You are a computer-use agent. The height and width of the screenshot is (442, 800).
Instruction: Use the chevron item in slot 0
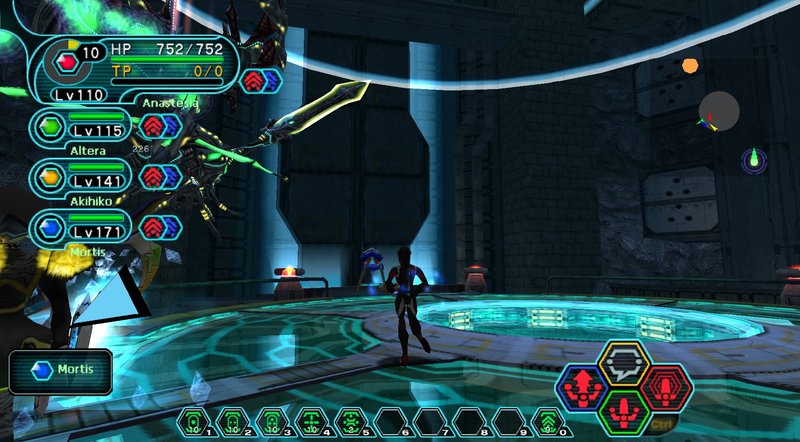(x=546, y=422)
